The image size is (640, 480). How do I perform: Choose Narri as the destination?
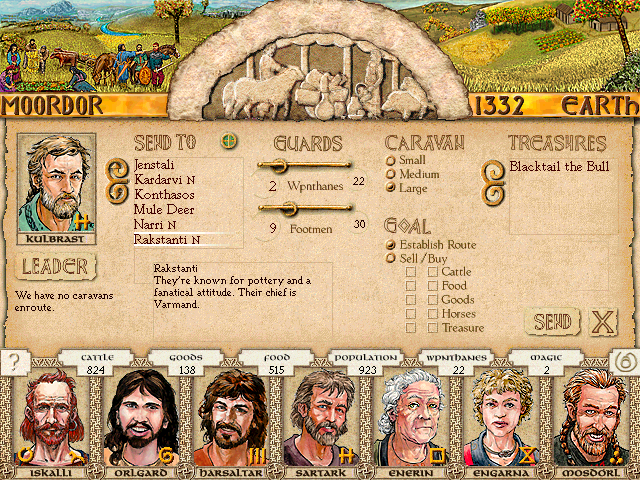click(150, 225)
